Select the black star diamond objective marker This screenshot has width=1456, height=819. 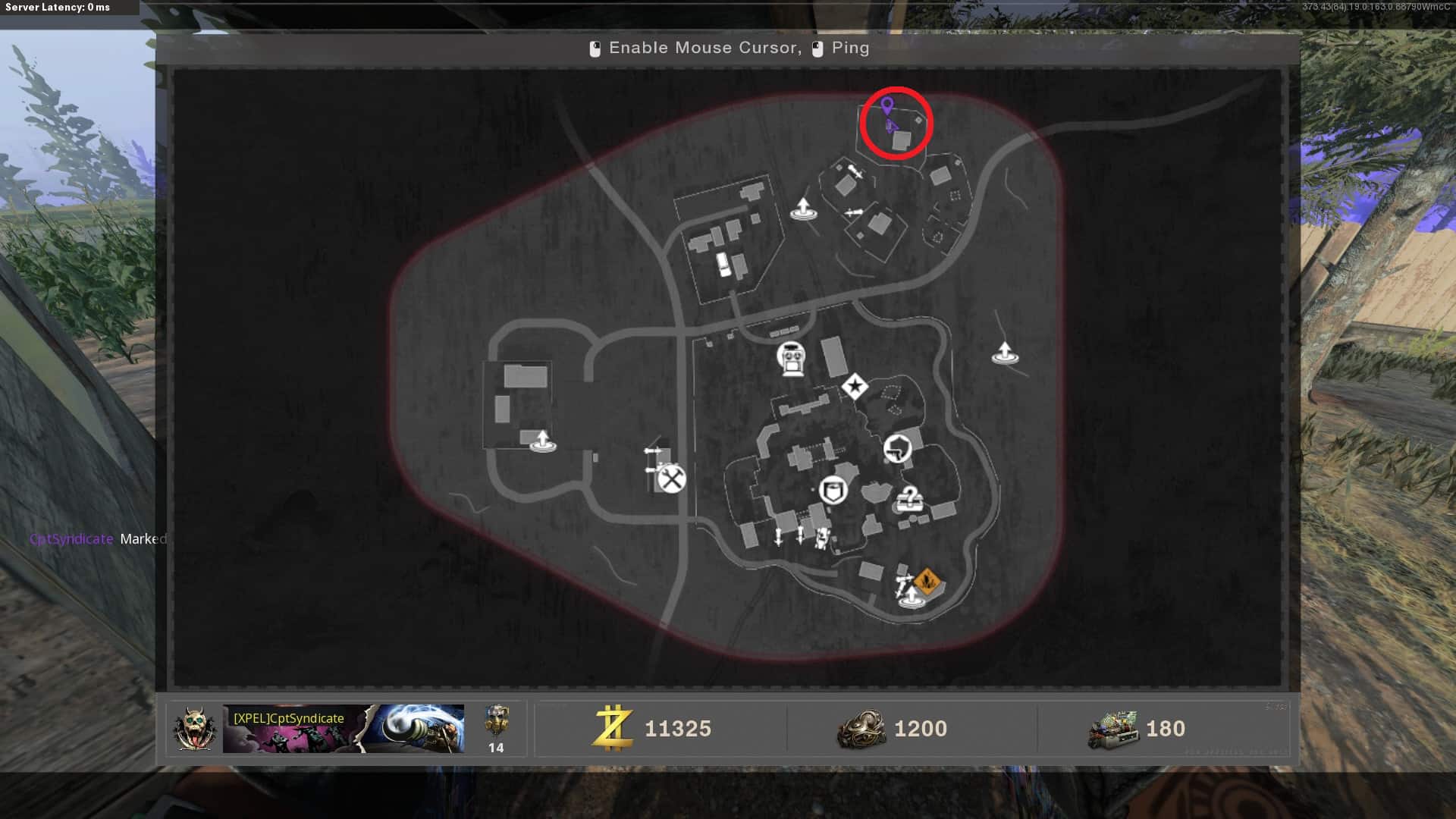point(855,387)
